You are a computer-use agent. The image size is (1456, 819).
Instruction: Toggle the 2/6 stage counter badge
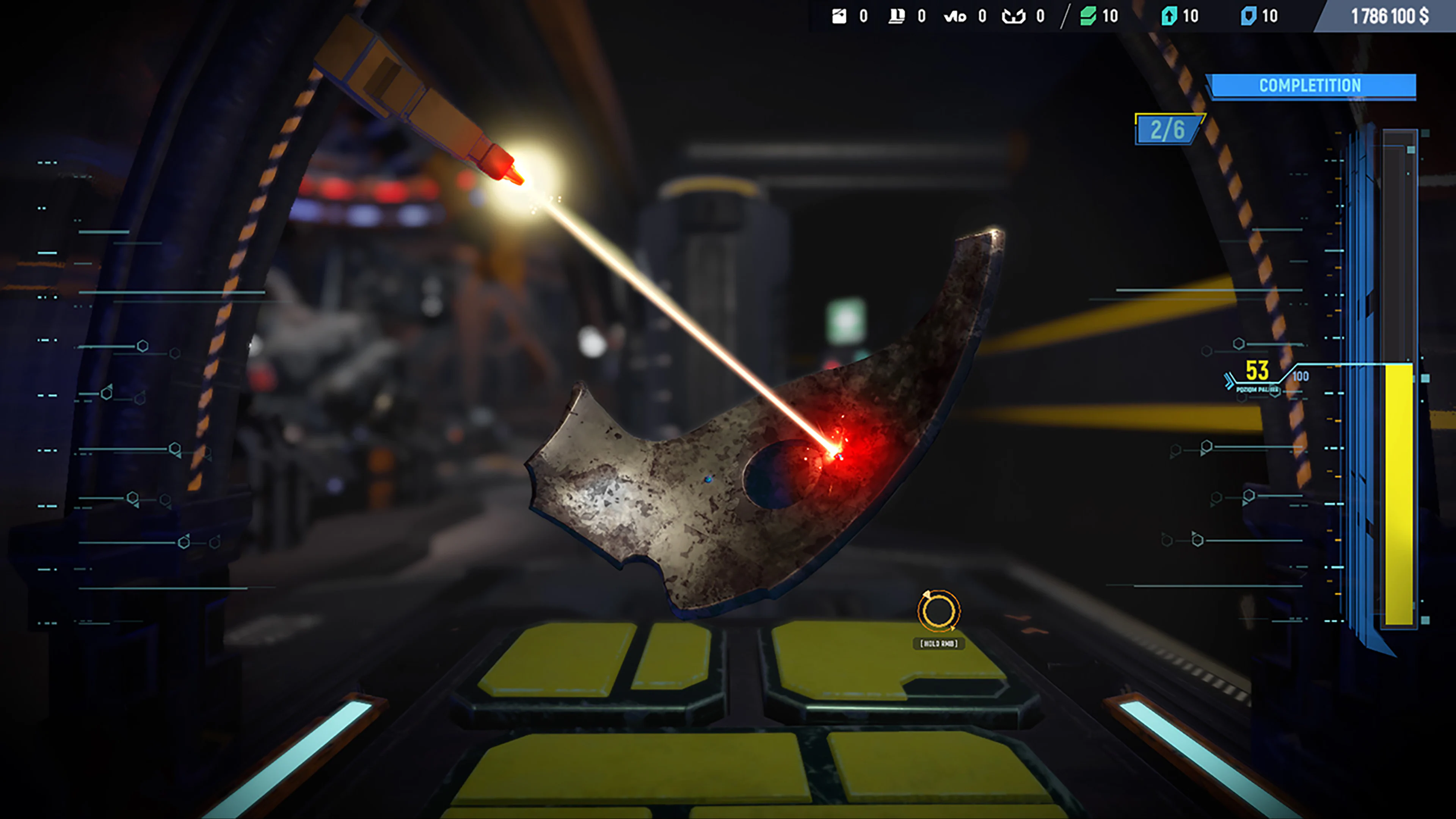tap(1169, 129)
